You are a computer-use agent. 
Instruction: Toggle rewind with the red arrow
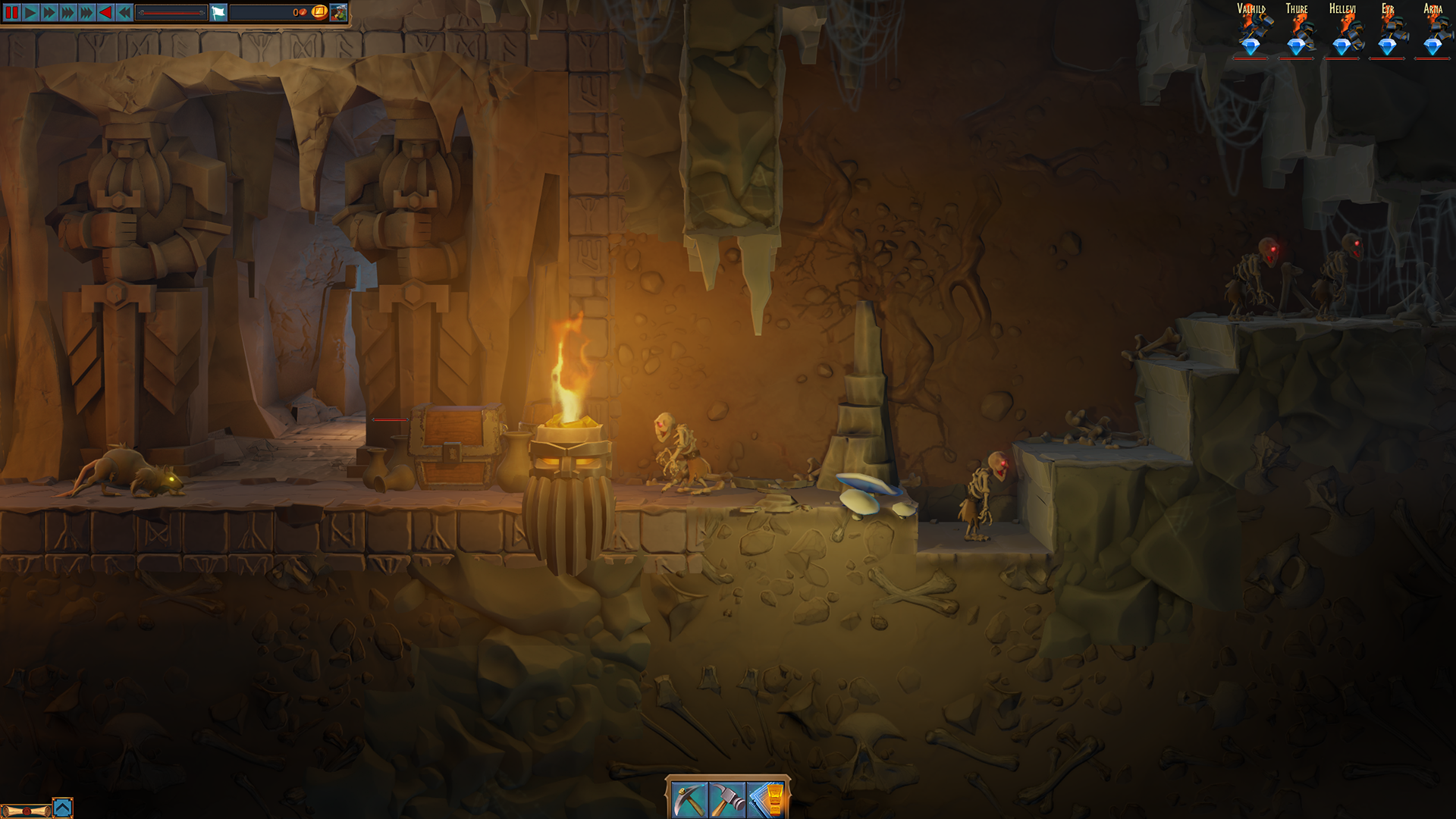tap(105, 13)
